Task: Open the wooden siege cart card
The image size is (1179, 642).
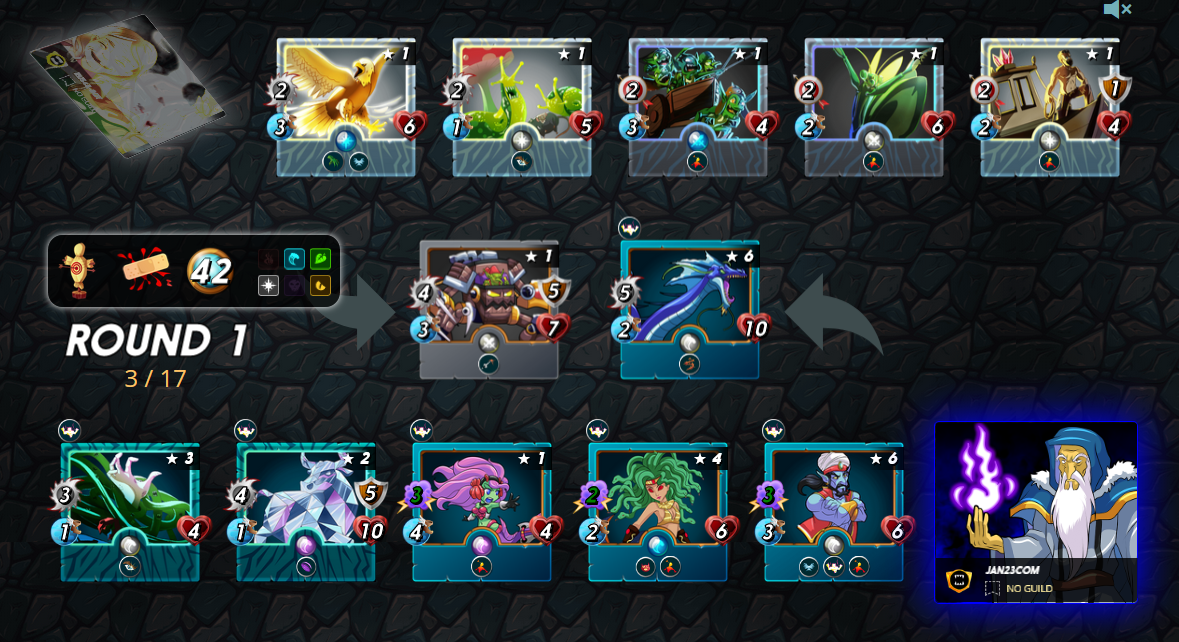Action: 1049,105
